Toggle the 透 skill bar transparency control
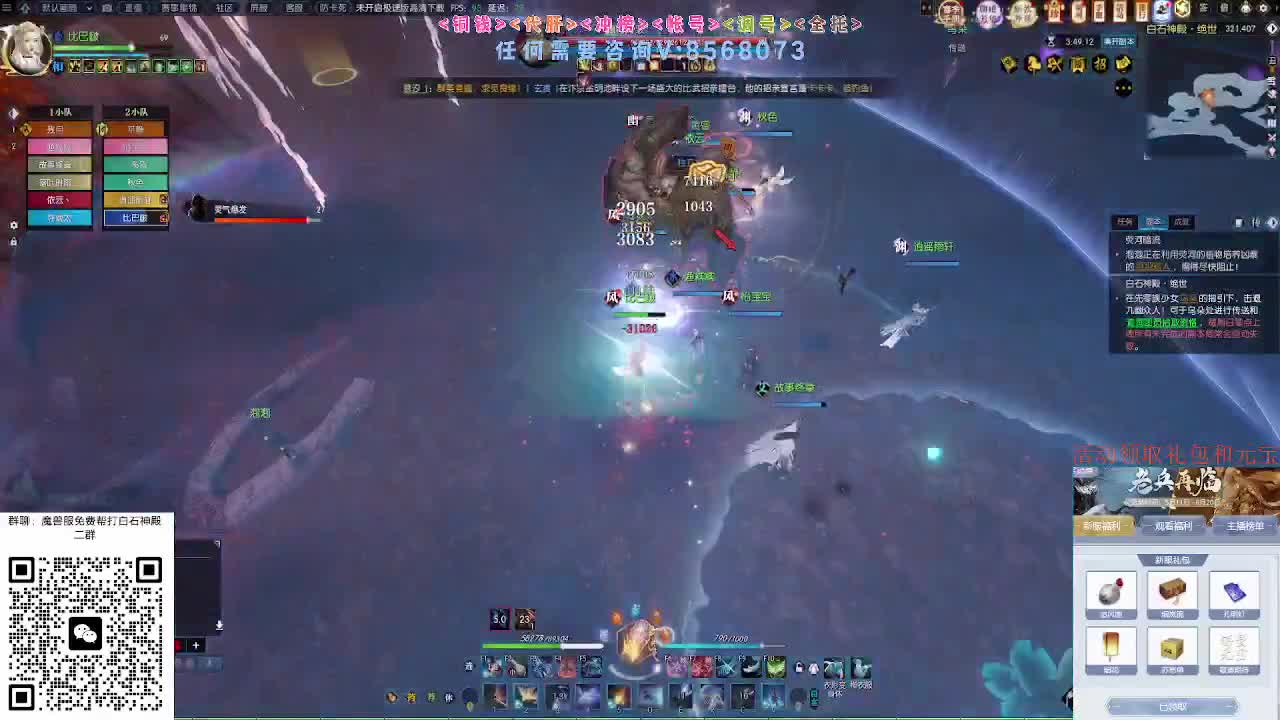This screenshot has width=1280, height=720. pyautogui.click(x=467, y=667)
